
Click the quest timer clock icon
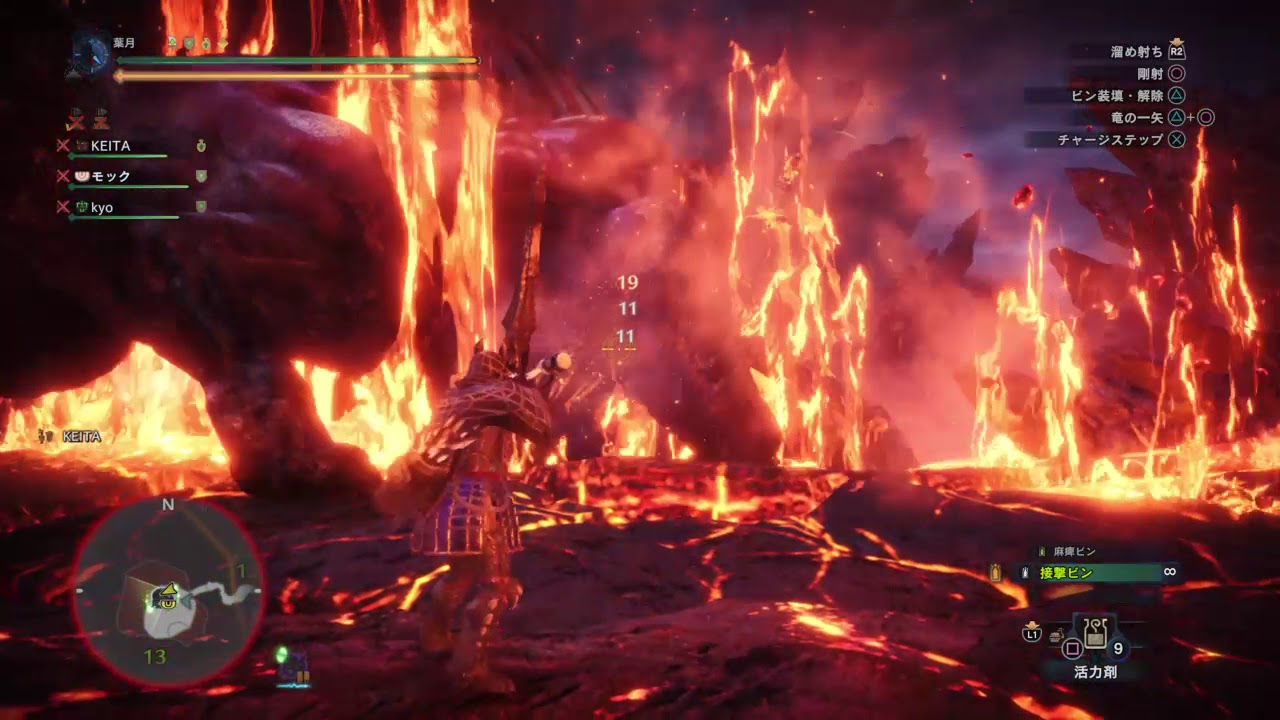[x=92, y=55]
